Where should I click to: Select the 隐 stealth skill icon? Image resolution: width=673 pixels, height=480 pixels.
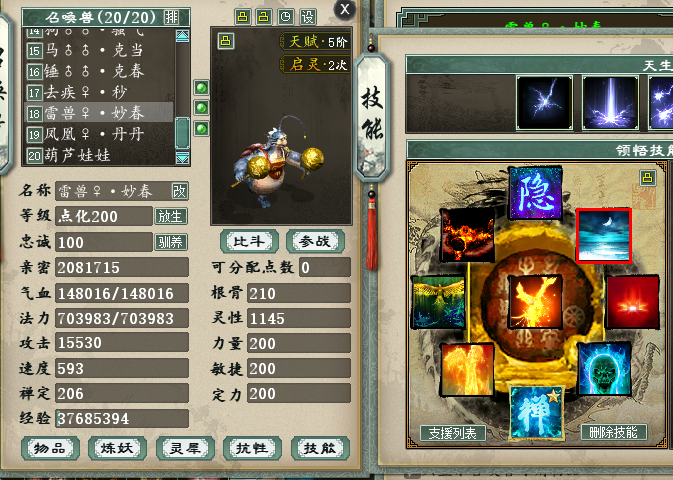click(535, 194)
